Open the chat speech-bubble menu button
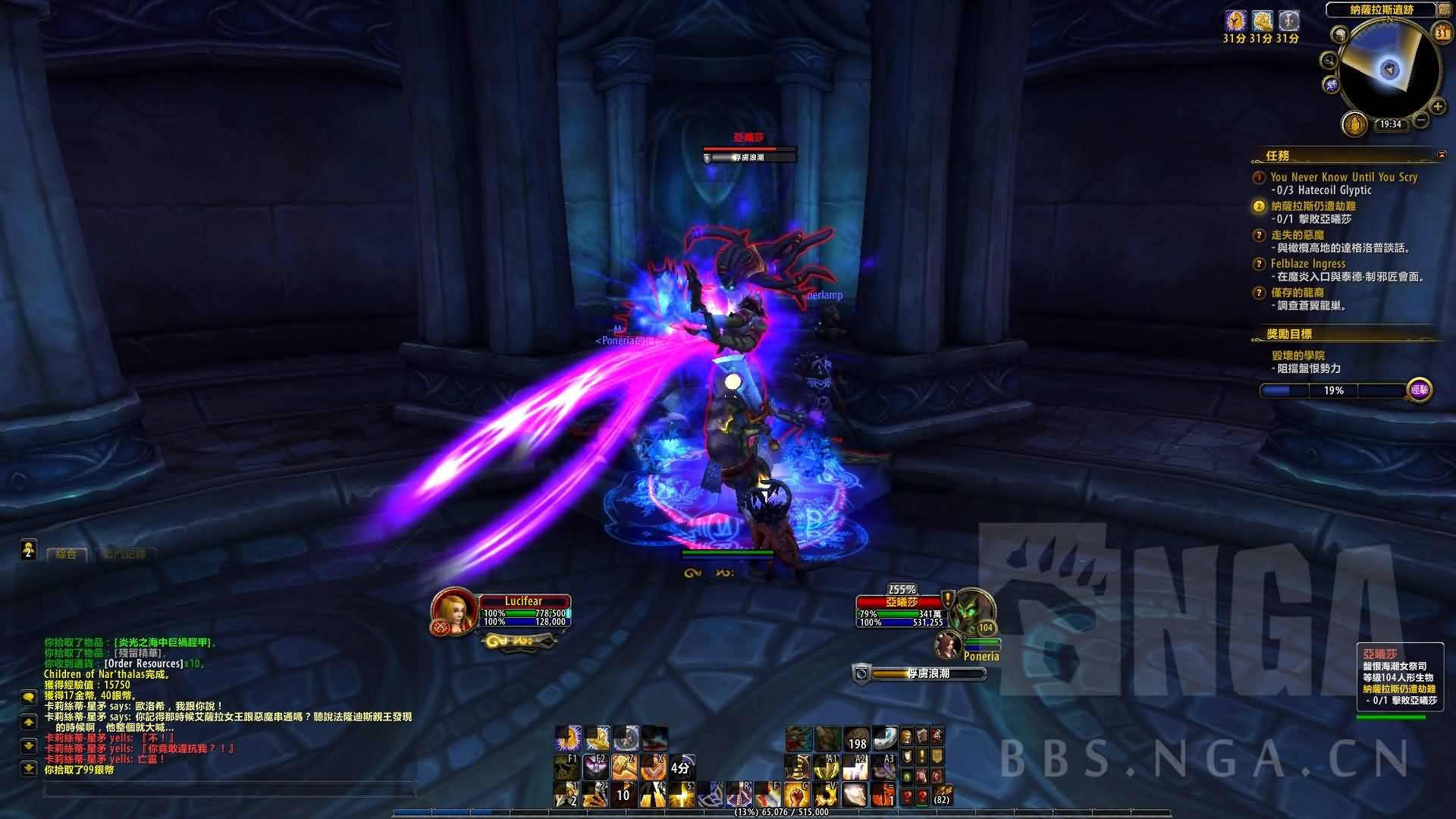 point(29,697)
